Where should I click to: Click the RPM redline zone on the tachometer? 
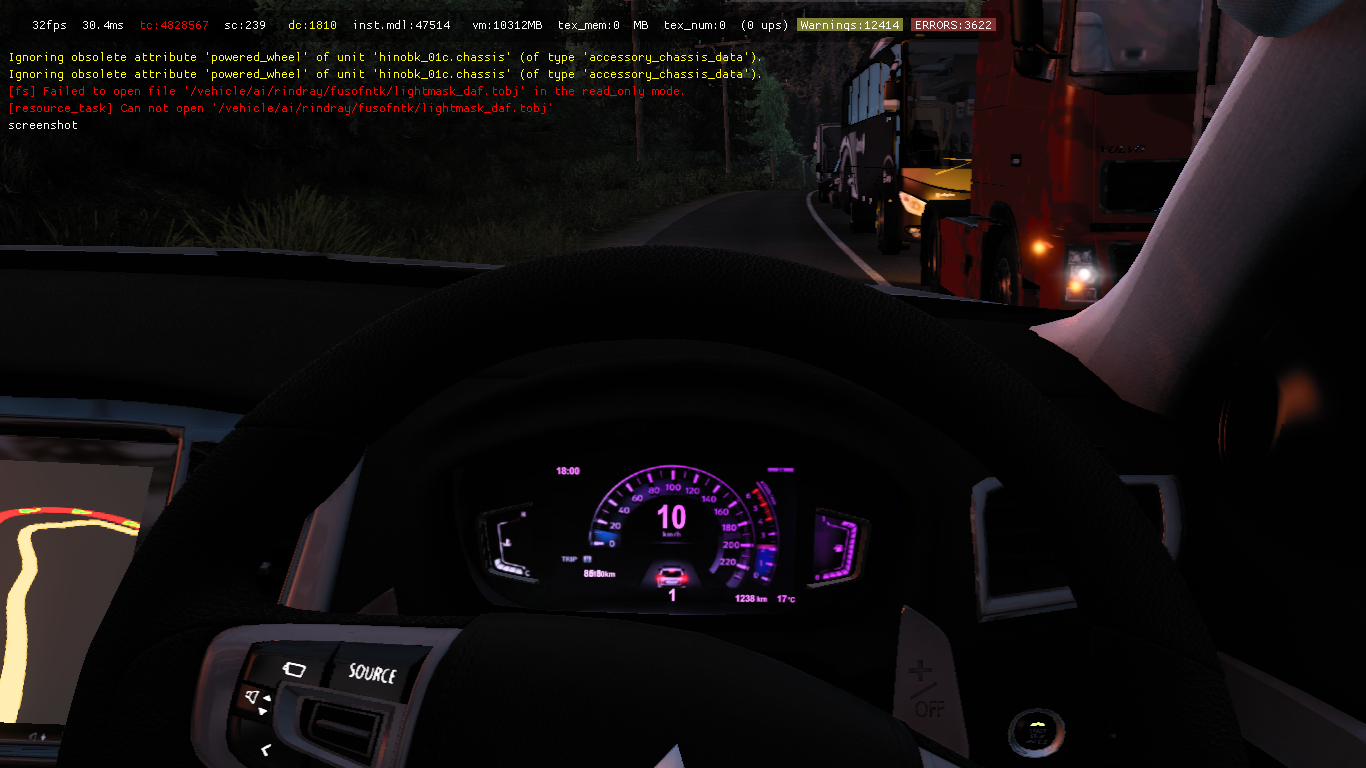761,505
